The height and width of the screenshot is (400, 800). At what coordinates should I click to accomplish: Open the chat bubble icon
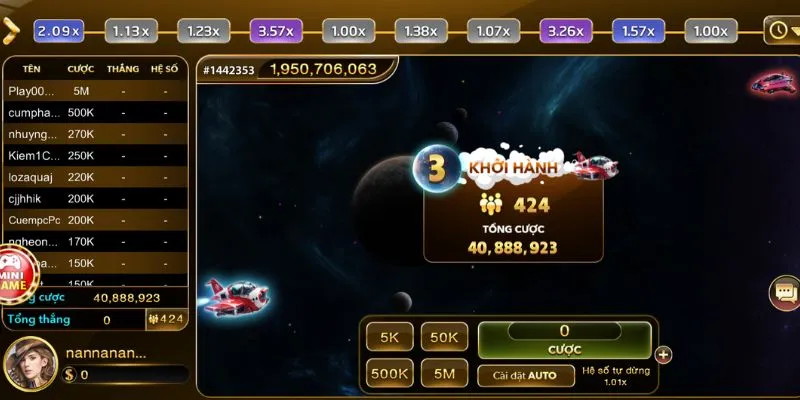tap(784, 292)
